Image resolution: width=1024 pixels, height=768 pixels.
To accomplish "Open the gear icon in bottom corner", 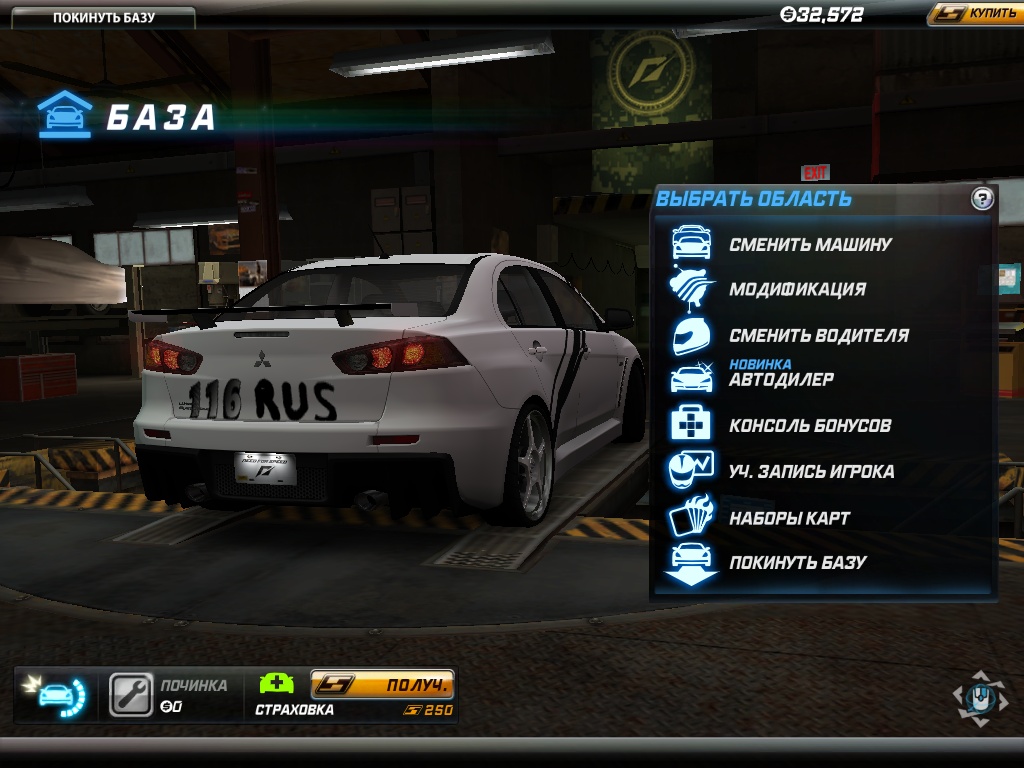I will [980, 697].
